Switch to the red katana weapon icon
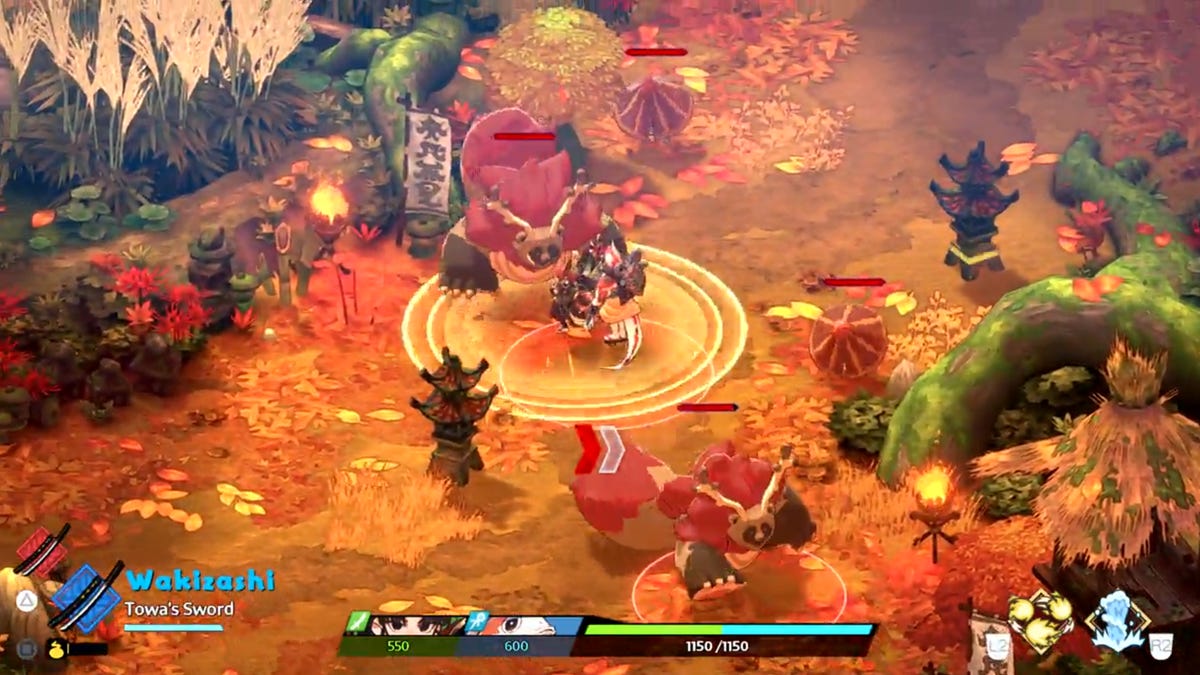 (x=42, y=550)
